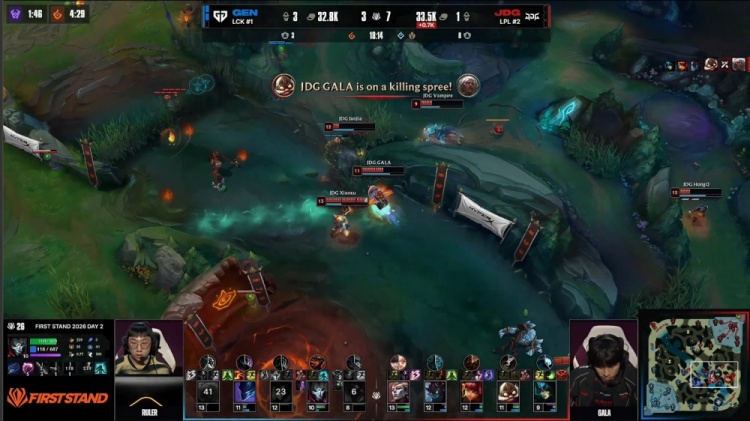
Task: Select the level 10 blue-side champion portrait
Action: (318, 392)
